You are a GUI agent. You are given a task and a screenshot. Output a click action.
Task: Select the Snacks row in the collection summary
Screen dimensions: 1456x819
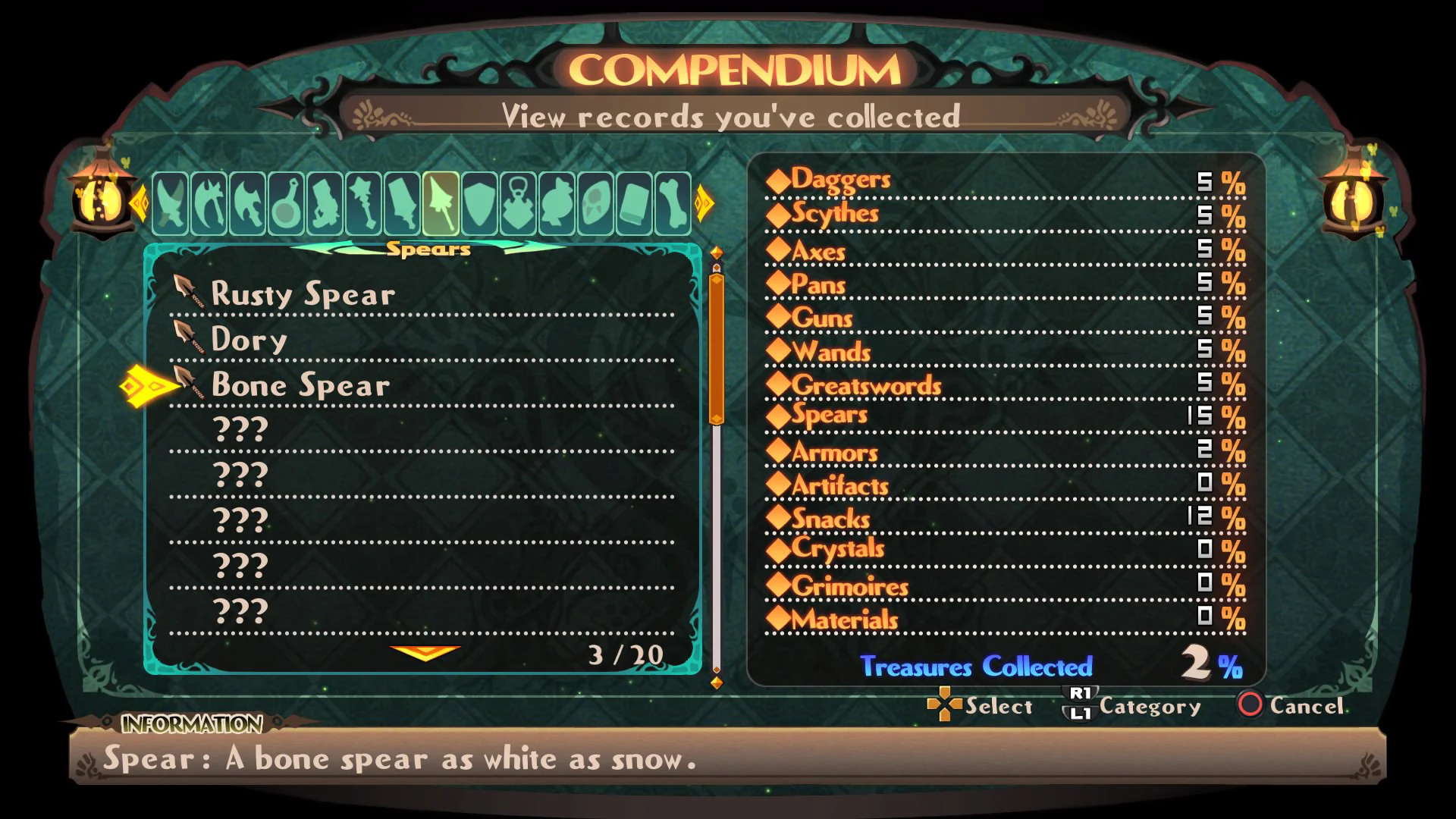click(831, 519)
